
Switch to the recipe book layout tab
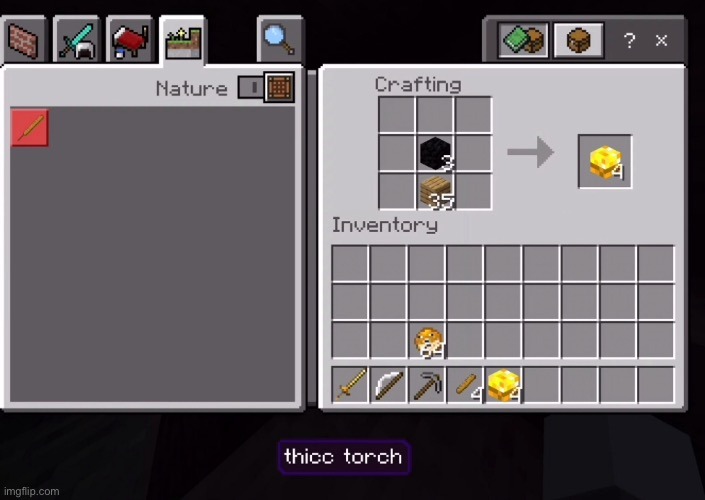point(525,41)
